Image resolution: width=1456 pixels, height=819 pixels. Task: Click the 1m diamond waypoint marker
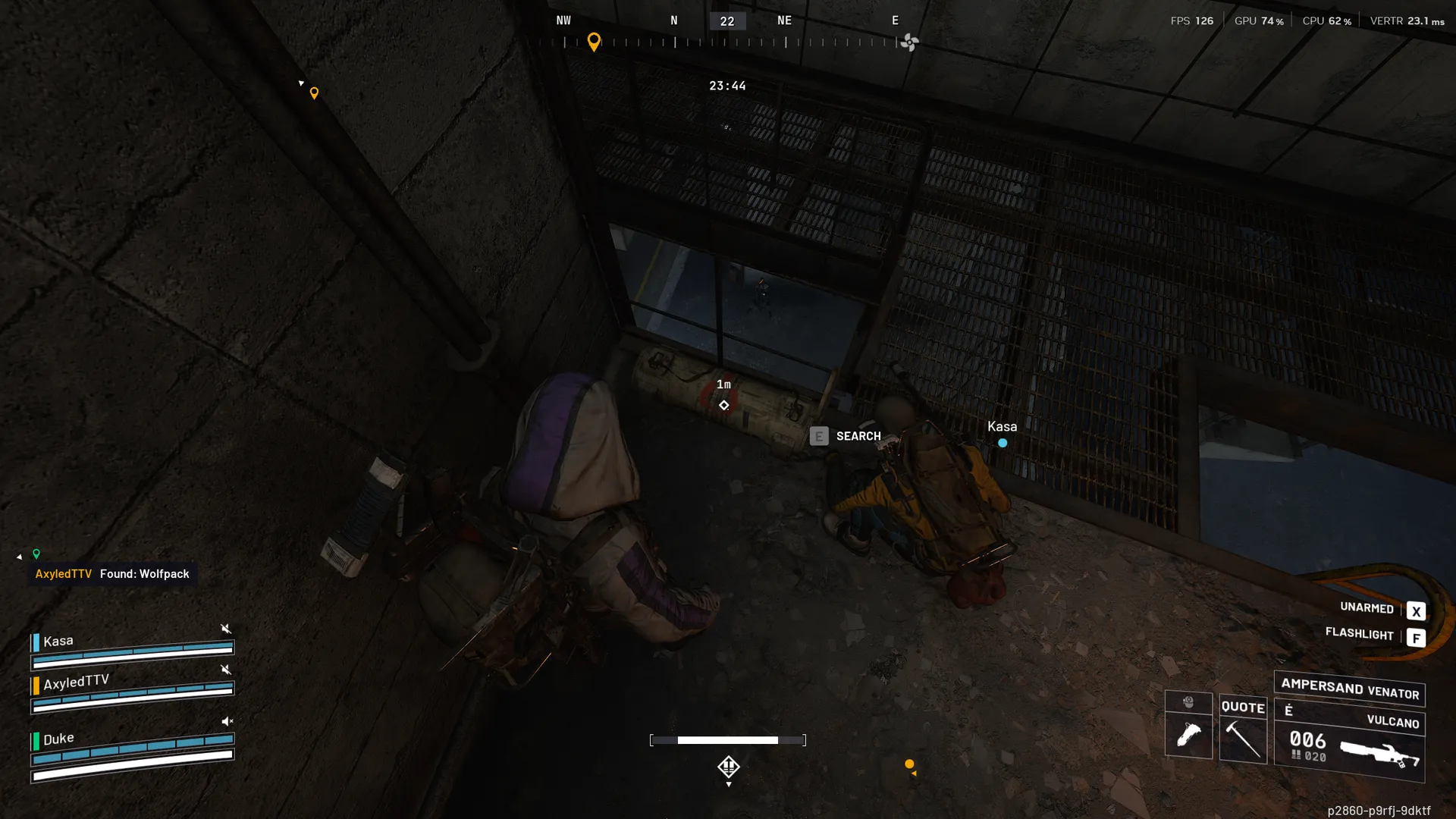(x=724, y=405)
